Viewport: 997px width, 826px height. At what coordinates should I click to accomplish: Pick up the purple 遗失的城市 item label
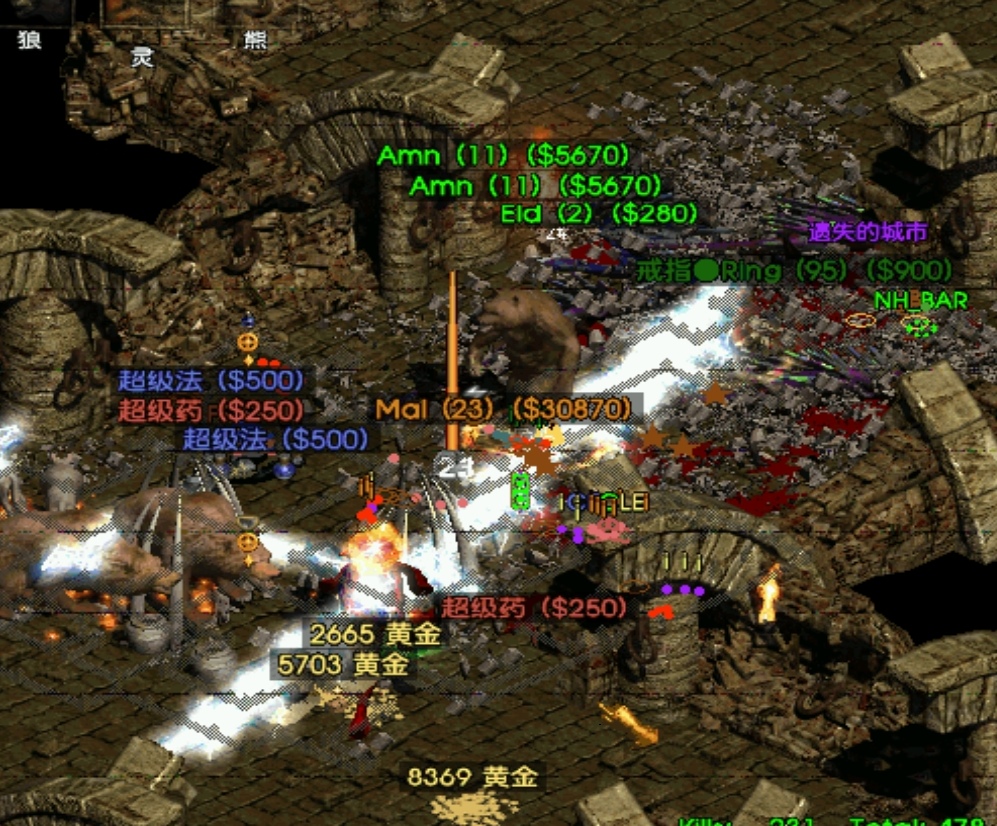point(867,233)
